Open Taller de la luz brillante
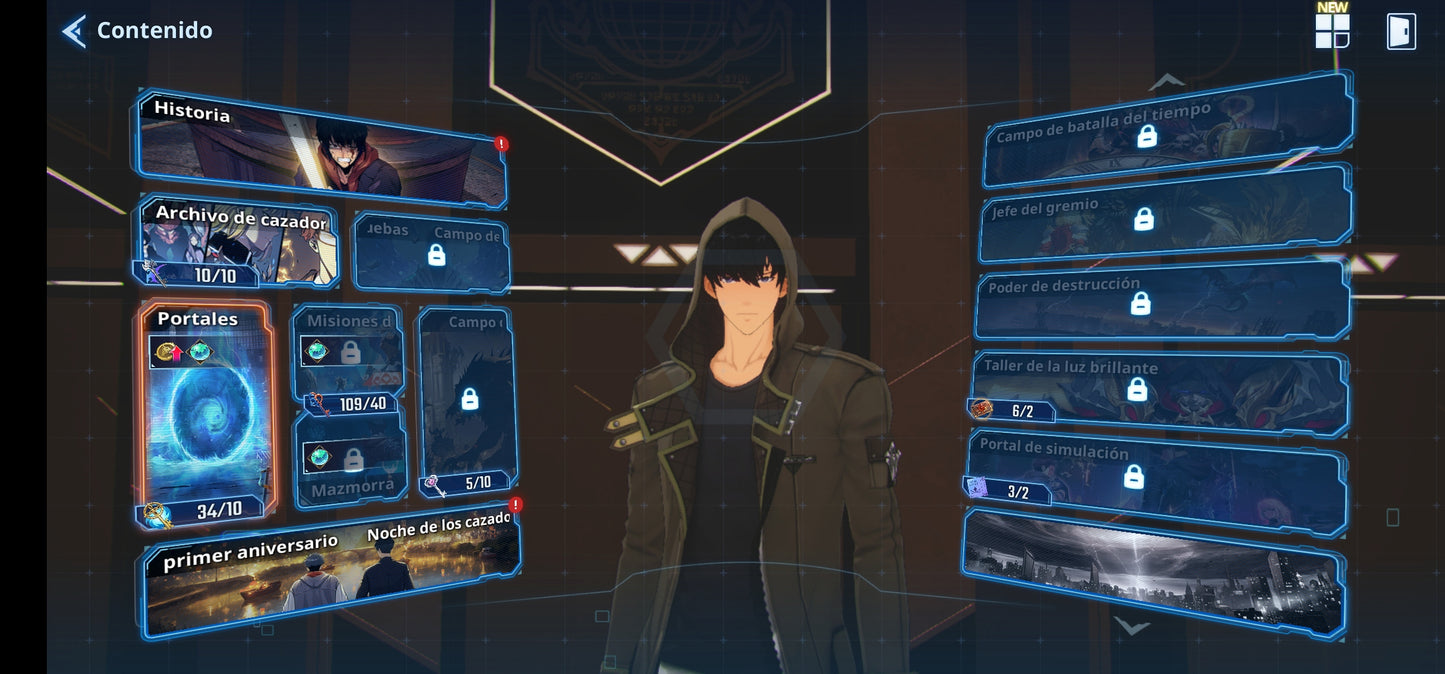1445x674 pixels. coord(1160,390)
